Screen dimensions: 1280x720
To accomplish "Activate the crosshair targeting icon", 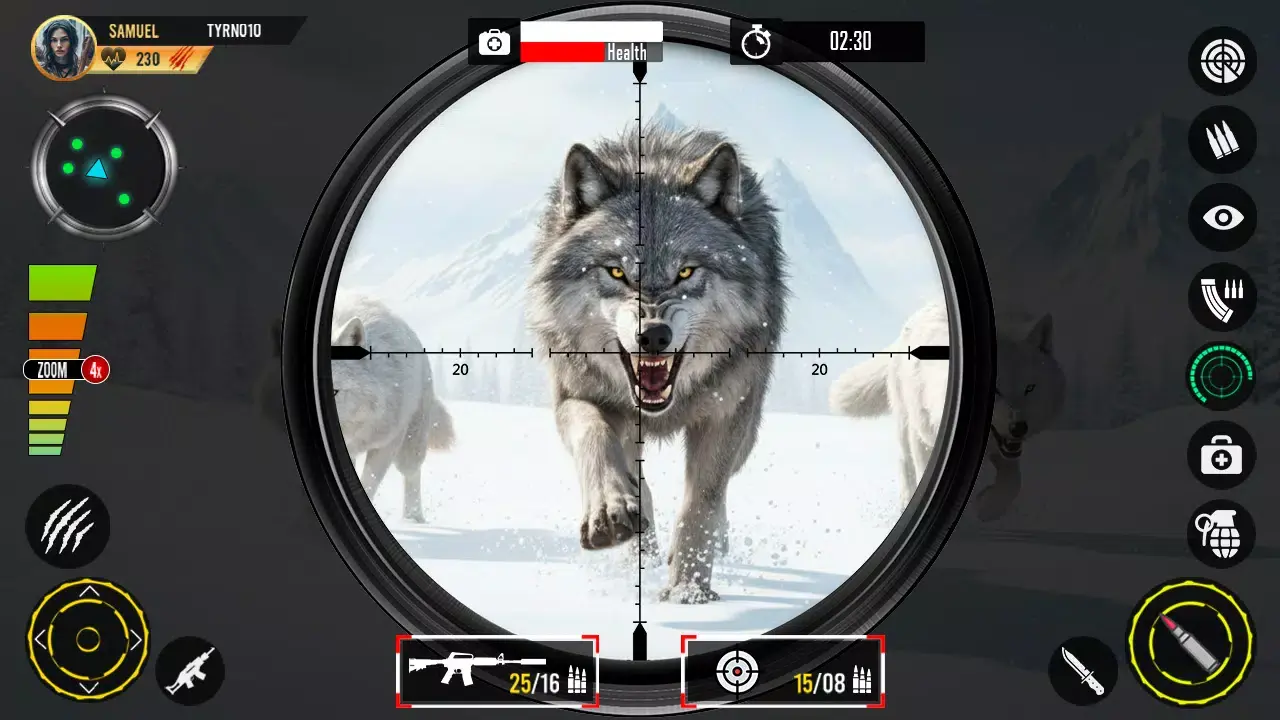I will pos(1220,61).
